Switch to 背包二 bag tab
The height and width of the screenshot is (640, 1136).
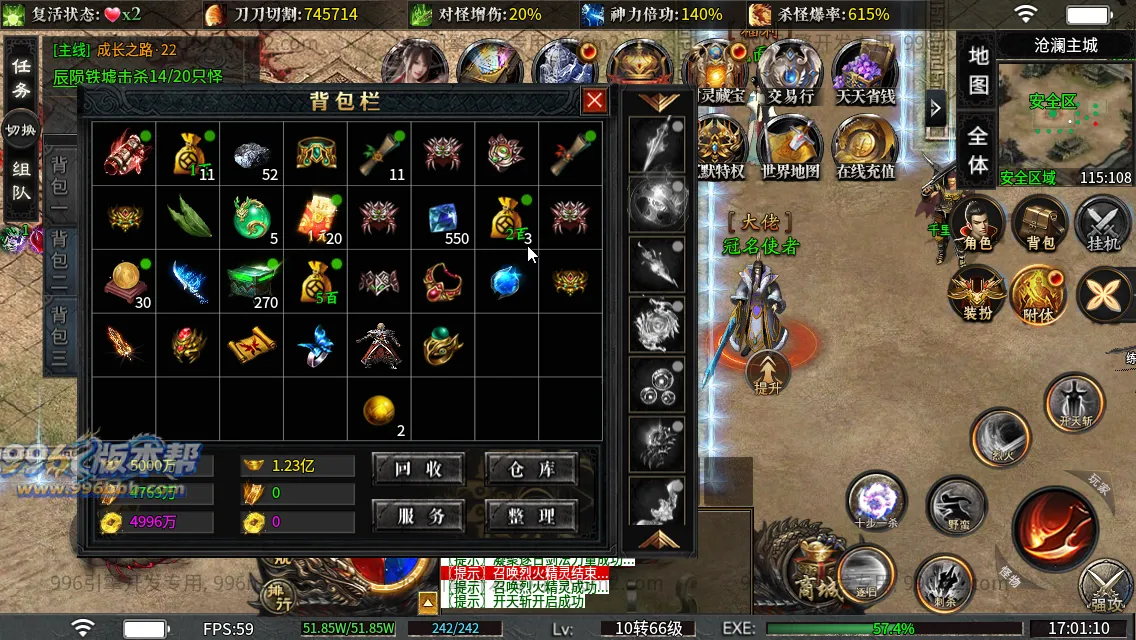click(x=60, y=259)
